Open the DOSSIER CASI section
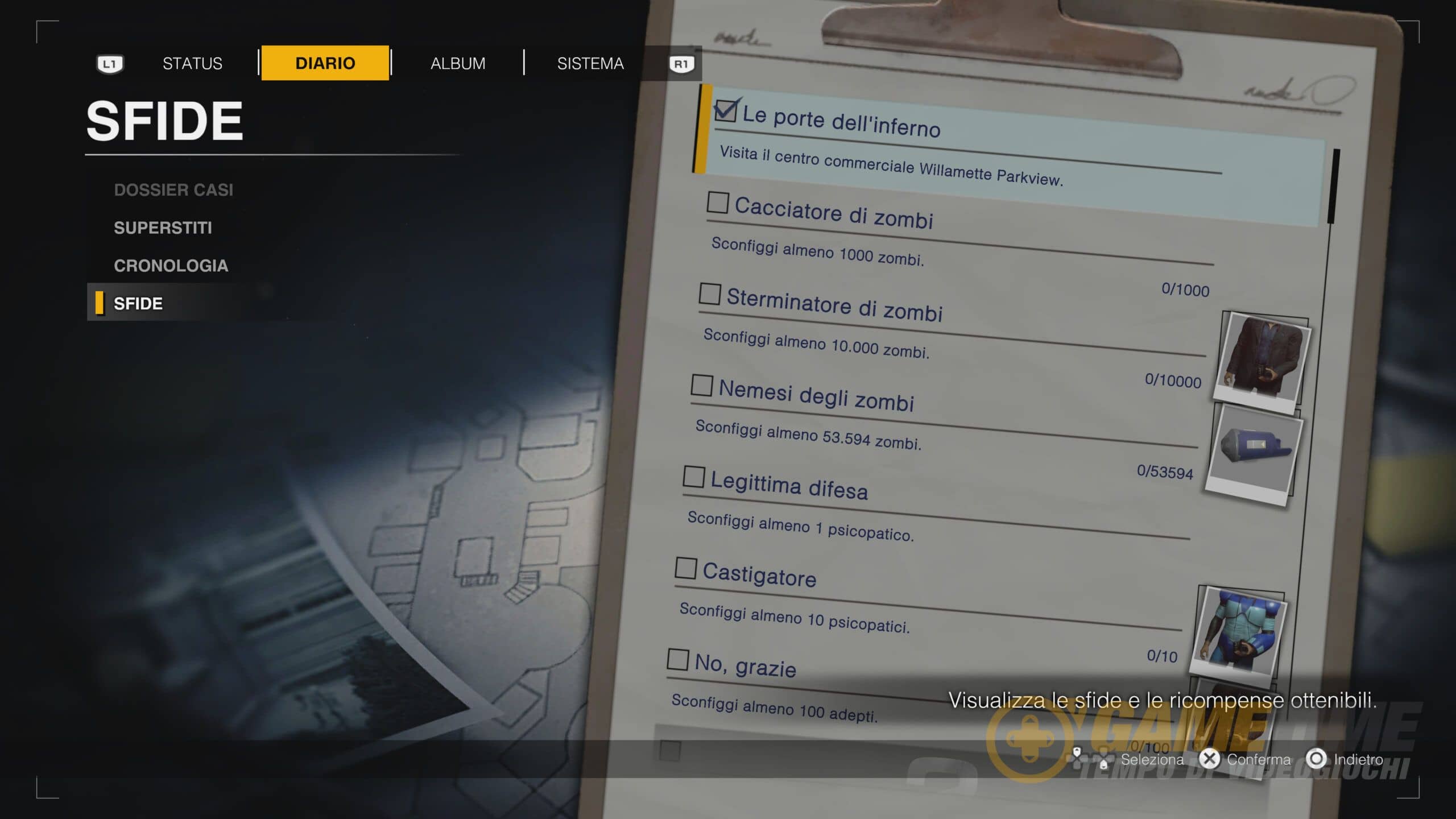 (173, 190)
